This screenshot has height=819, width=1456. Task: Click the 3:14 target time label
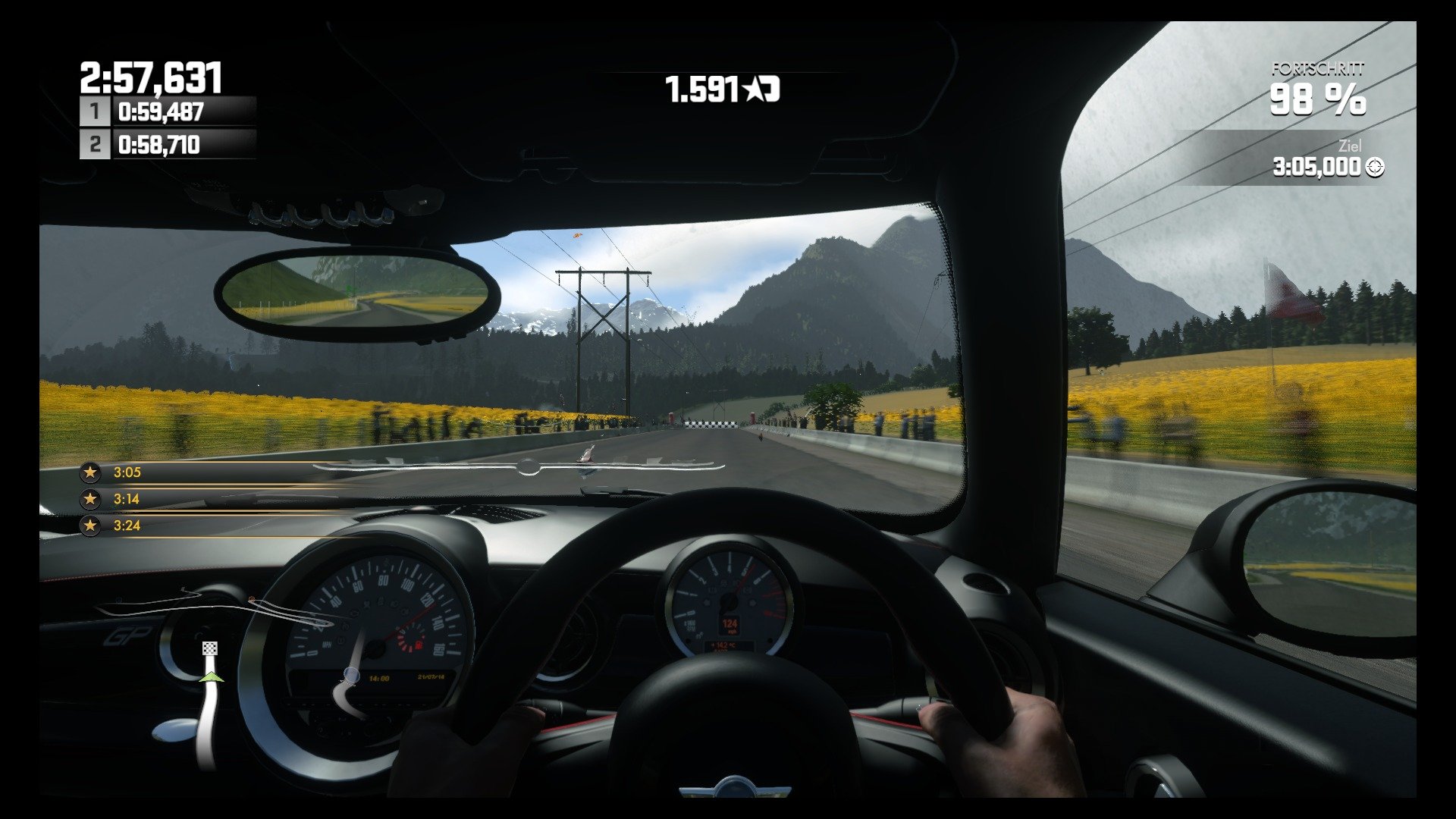(127, 499)
